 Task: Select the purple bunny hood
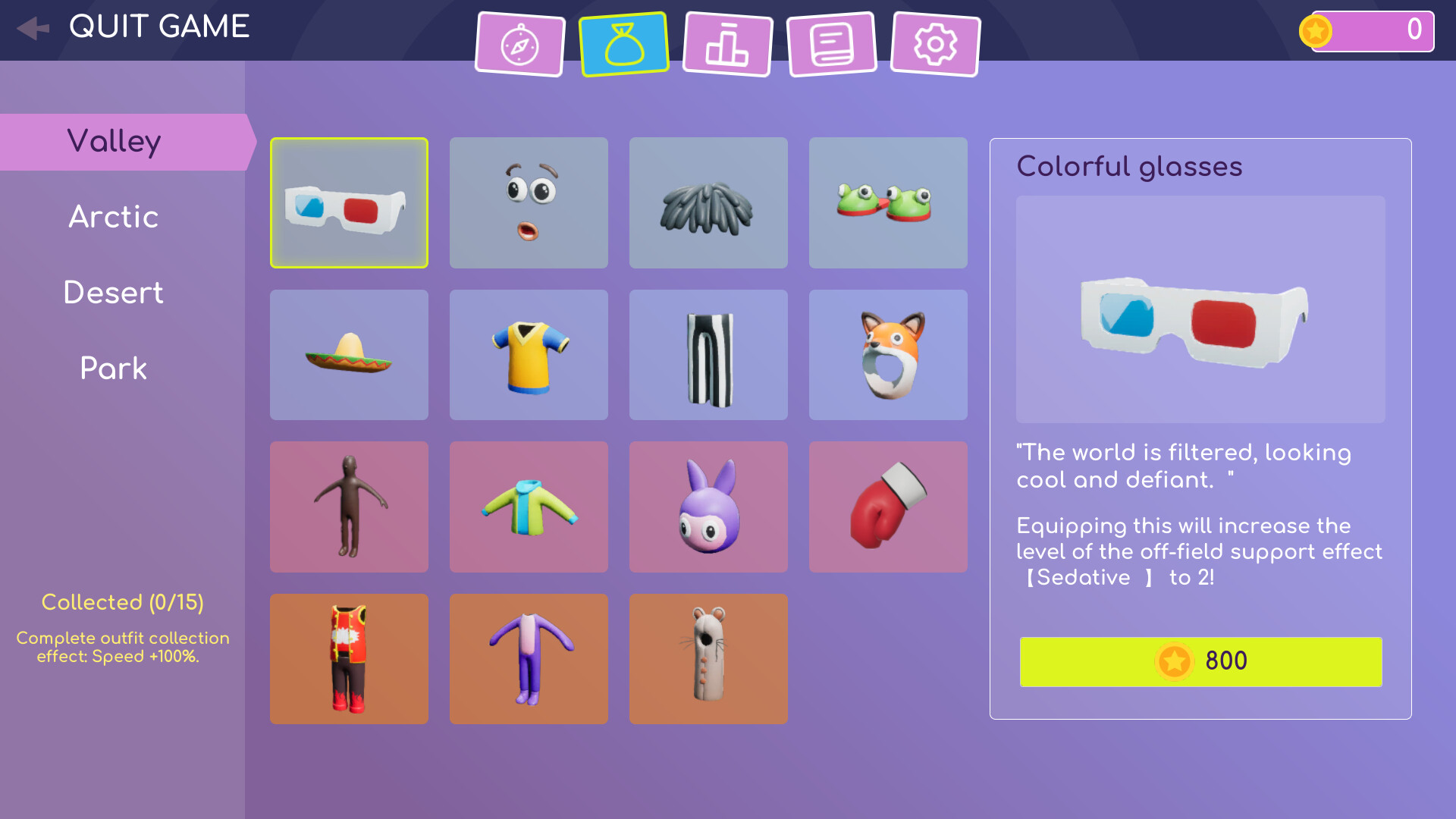click(708, 506)
